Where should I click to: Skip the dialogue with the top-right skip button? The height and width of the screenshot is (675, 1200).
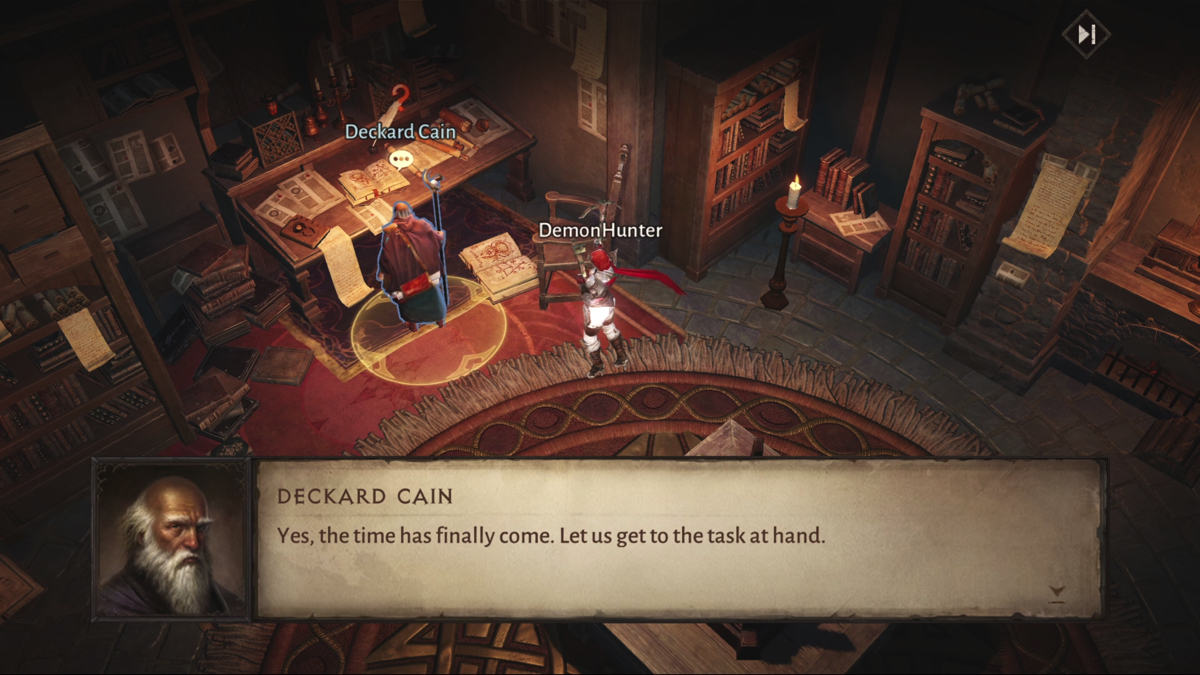tap(1086, 34)
